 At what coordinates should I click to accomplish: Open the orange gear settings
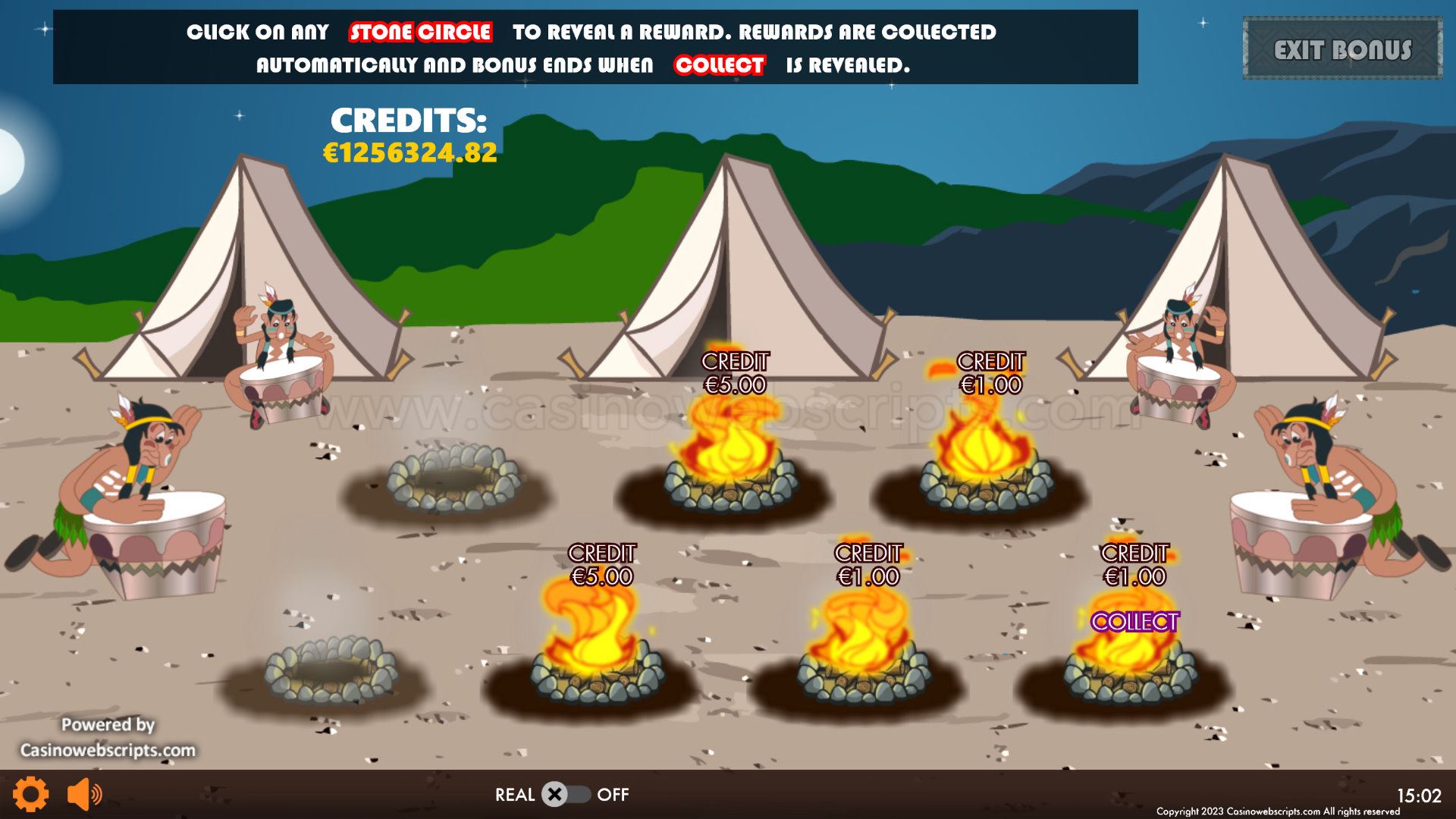point(31,794)
